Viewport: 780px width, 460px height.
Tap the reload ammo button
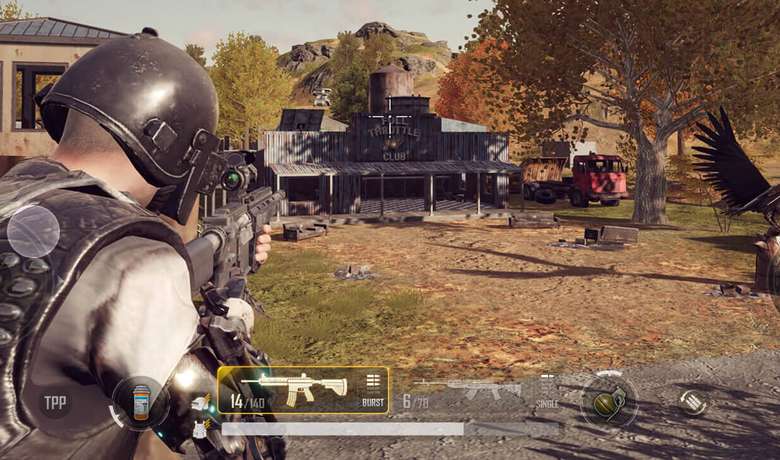(692, 402)
